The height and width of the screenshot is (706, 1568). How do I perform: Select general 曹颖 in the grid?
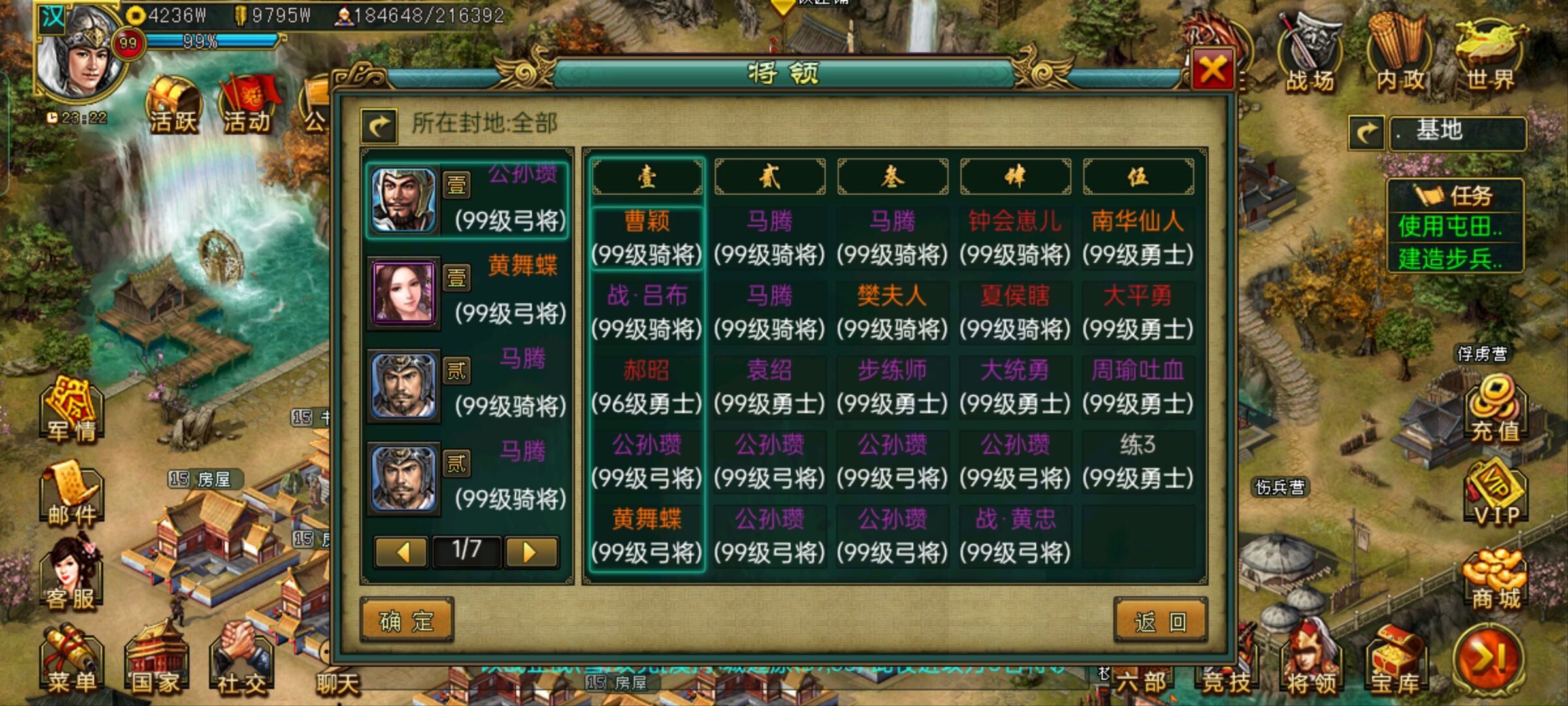(x=647, y=239)
